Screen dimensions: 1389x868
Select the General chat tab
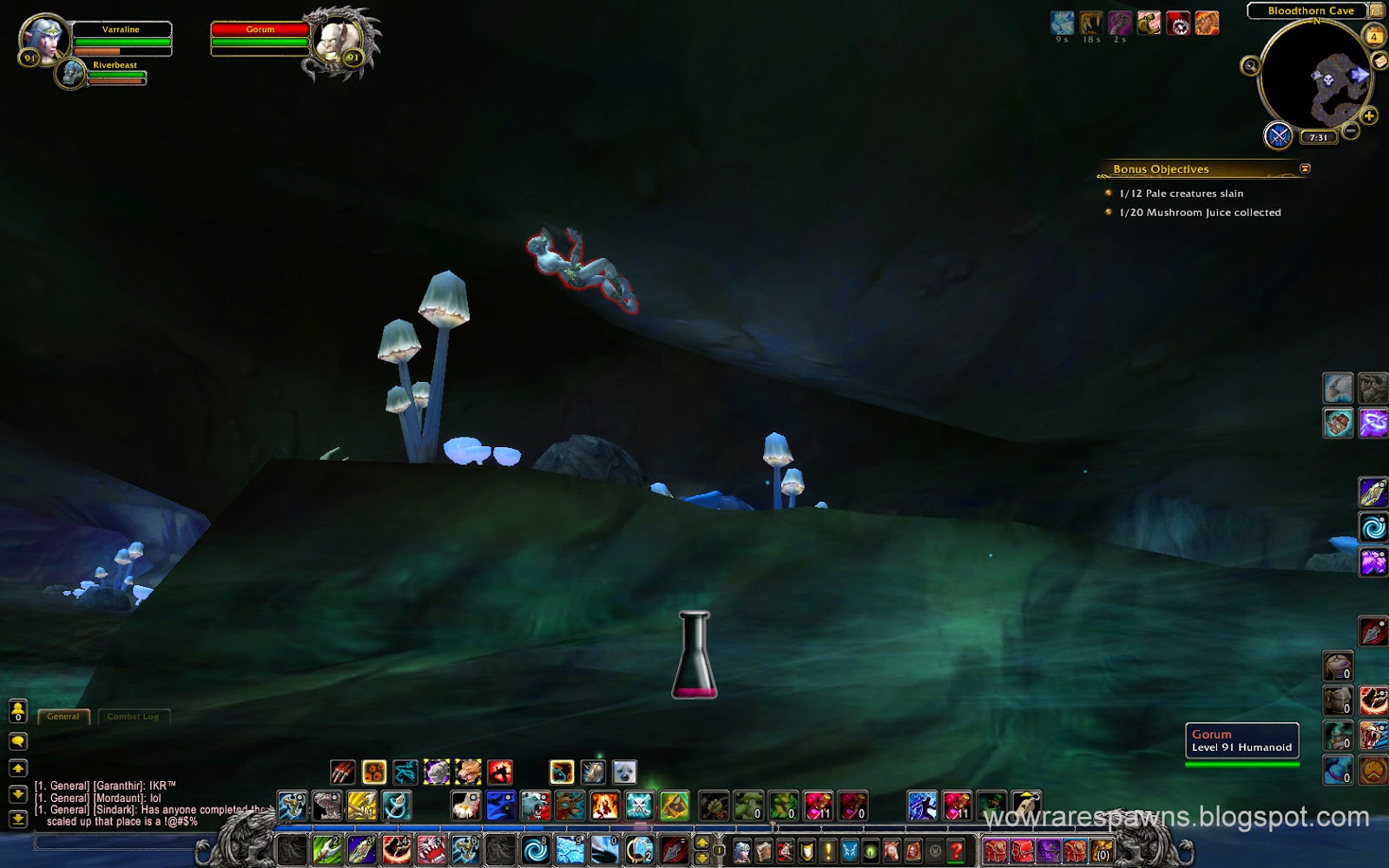coord(64,716)
